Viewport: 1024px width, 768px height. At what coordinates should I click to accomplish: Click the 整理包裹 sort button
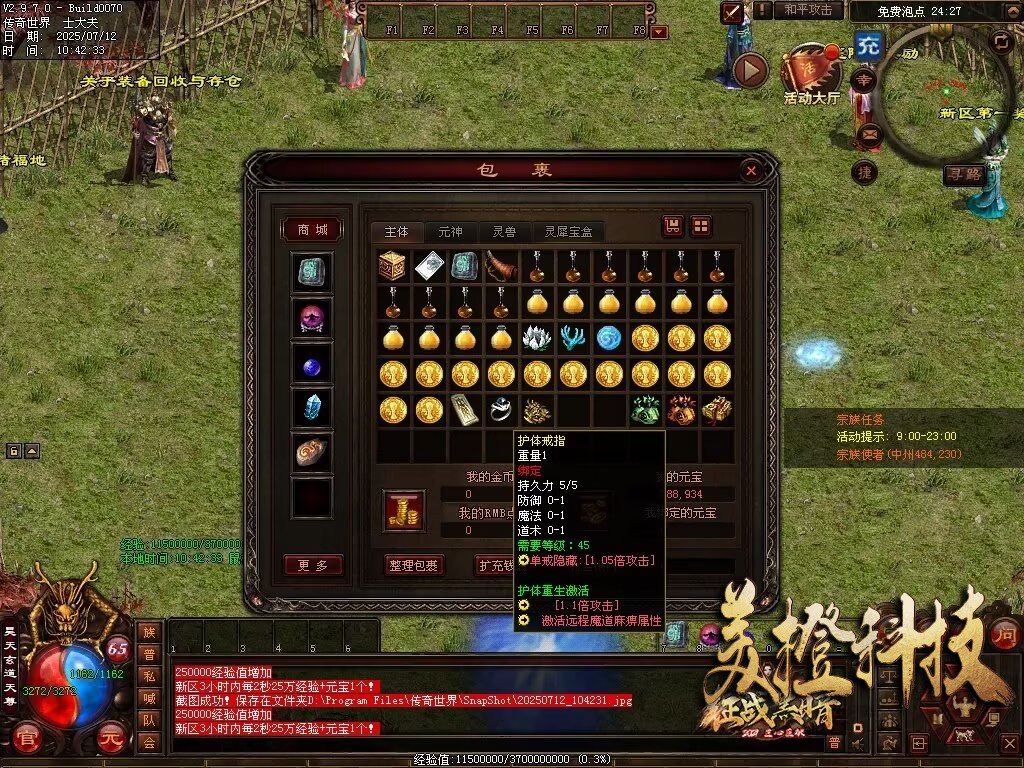click(x=414, y=565)
